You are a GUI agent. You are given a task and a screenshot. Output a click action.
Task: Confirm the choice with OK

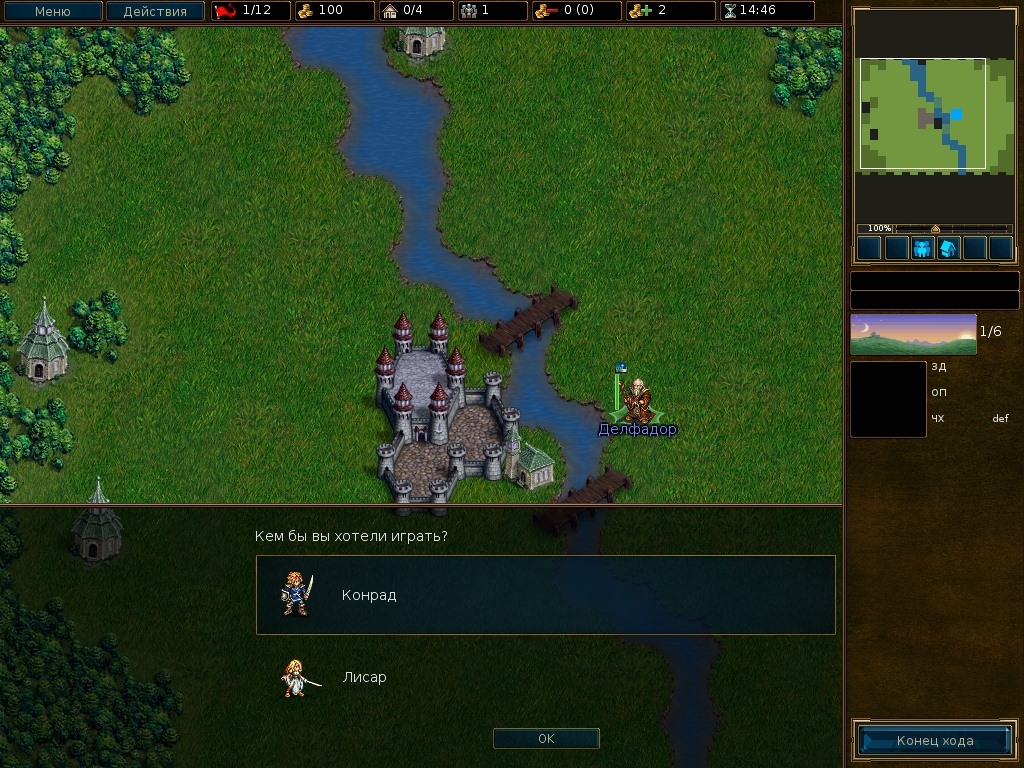click(x=546, y=739)
